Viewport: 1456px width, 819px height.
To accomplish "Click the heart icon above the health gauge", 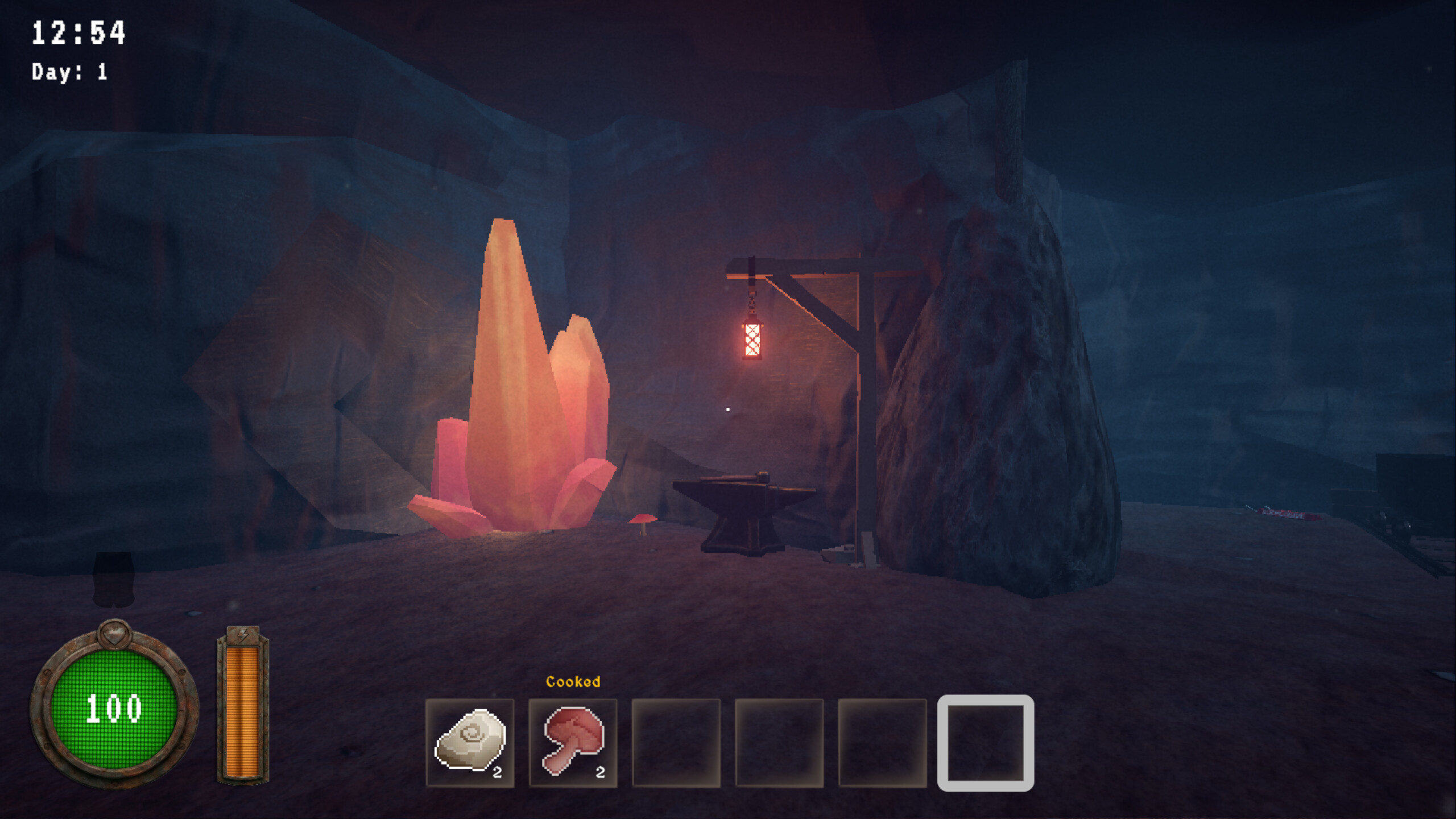I will 114,636.
